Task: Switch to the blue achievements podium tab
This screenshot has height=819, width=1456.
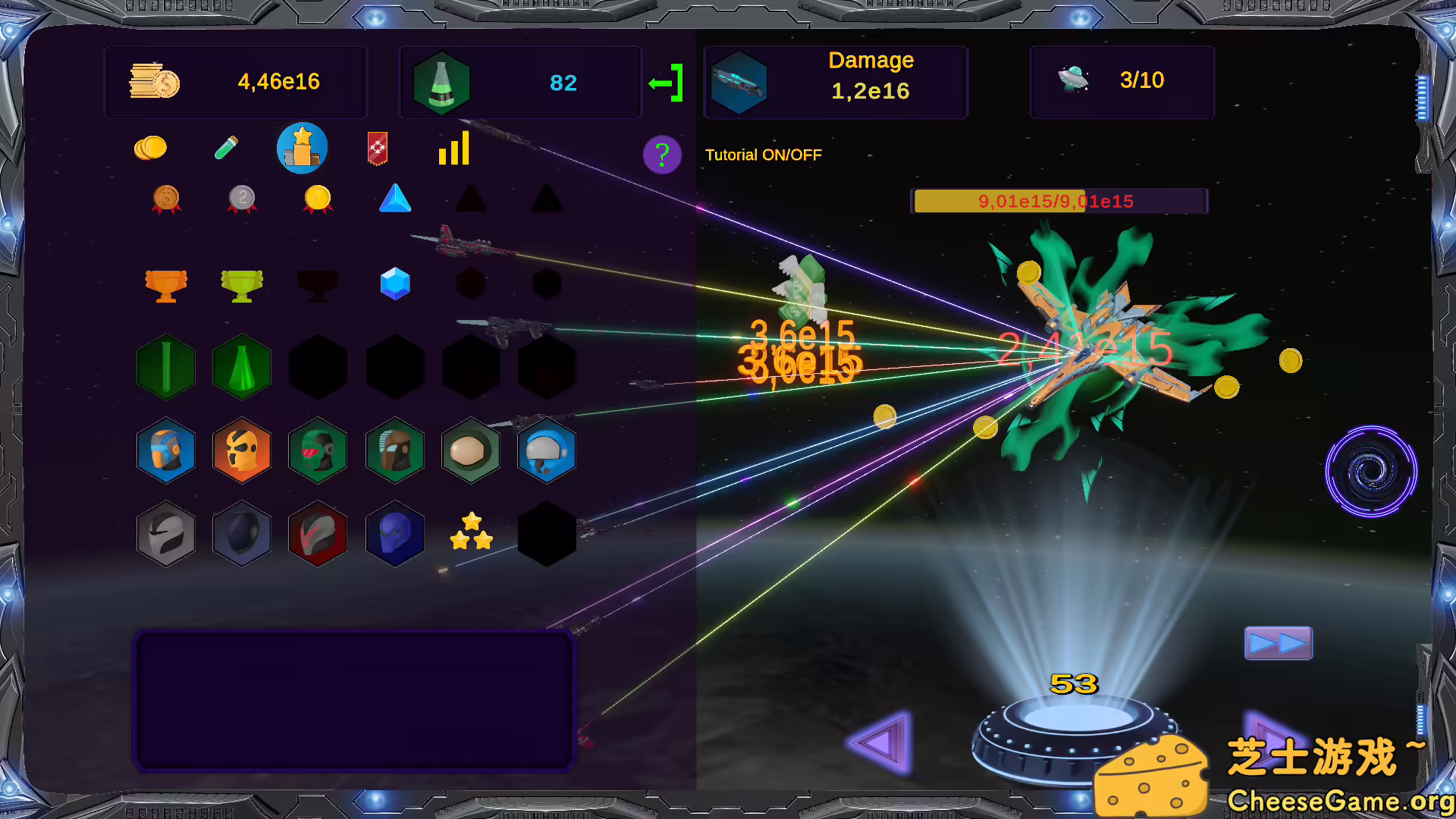Action: pos(301,148)
